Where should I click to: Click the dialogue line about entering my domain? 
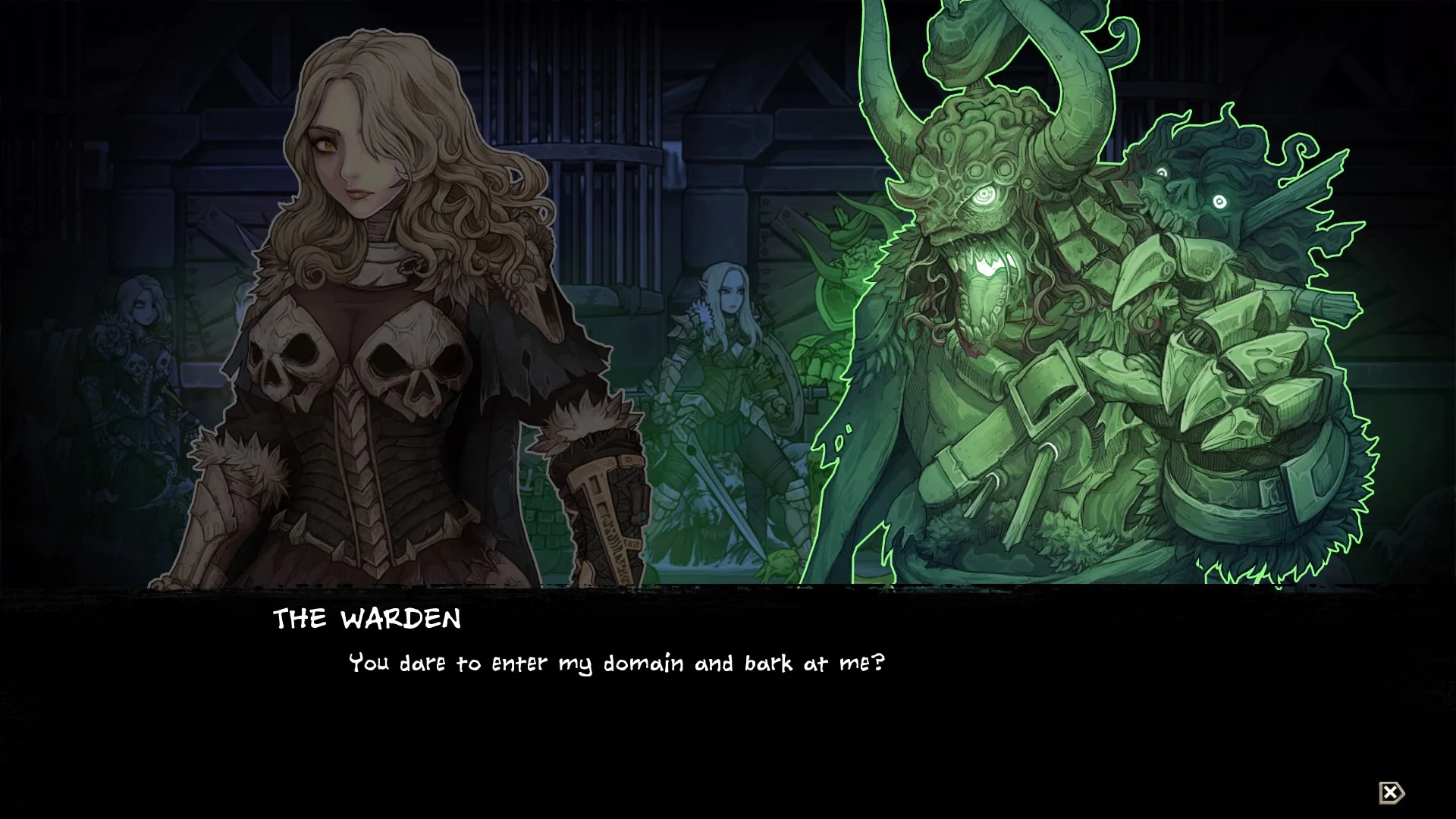click(x=614, y=662)
